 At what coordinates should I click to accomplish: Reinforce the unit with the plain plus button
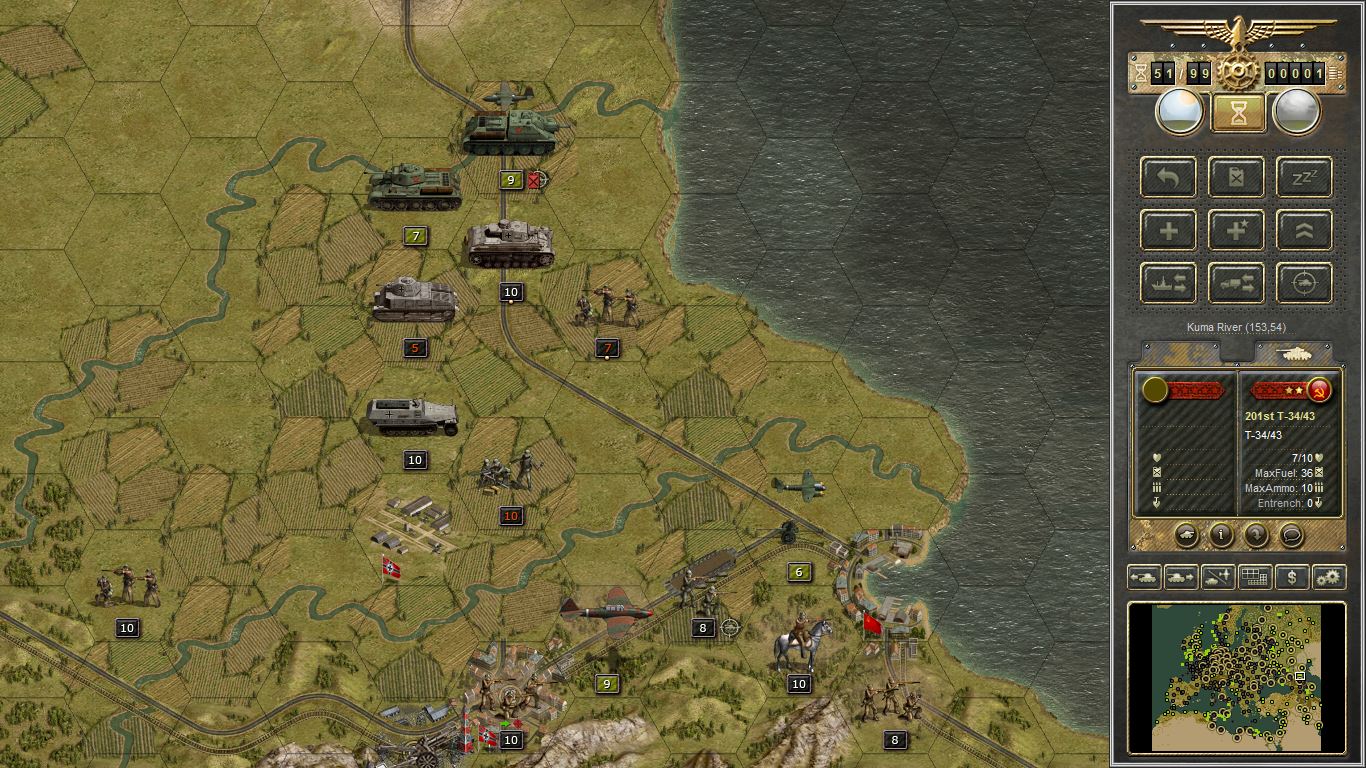pos(1169,230)
